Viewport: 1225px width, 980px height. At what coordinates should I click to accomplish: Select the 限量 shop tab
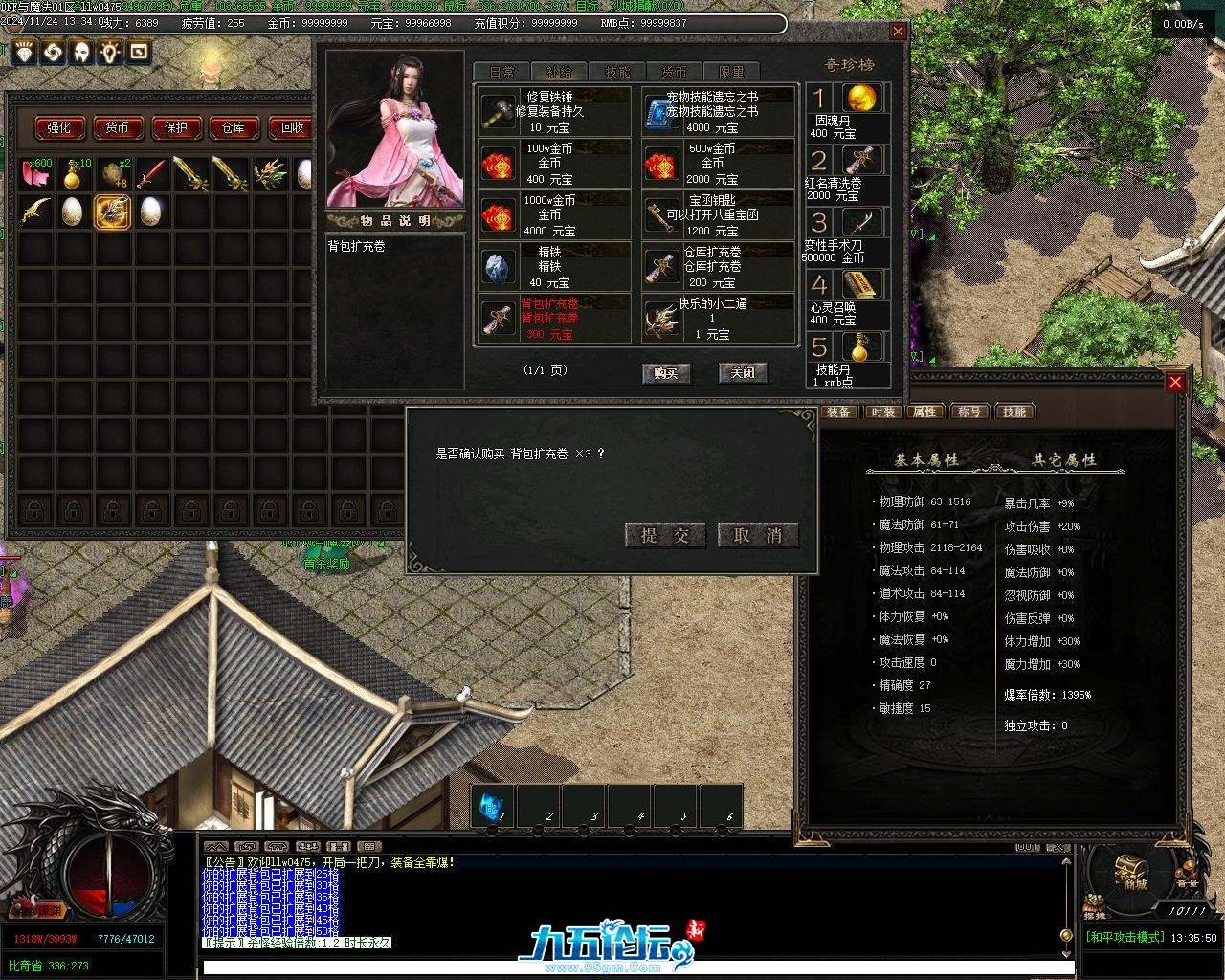731,72
